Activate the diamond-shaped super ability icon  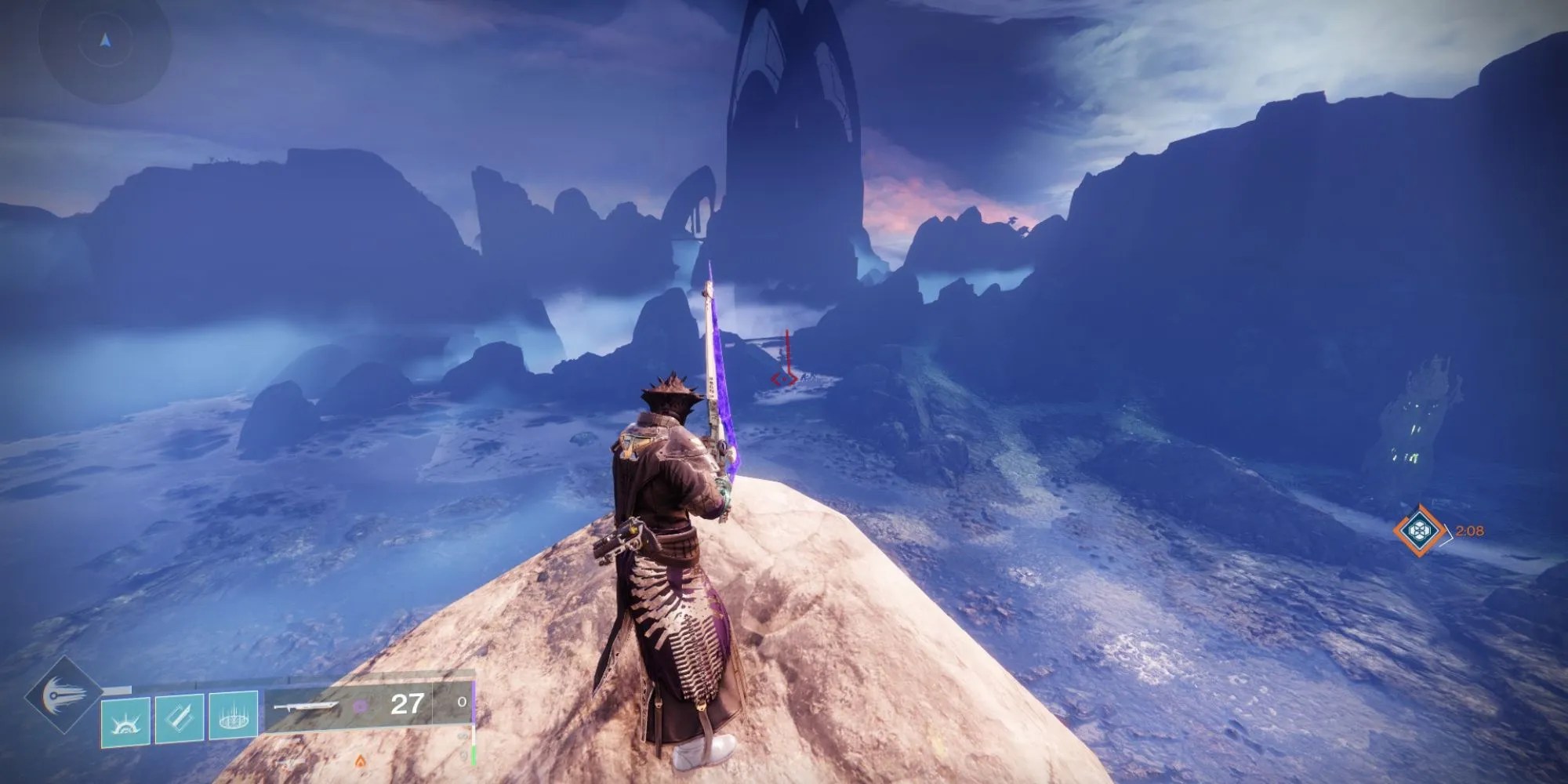(64, 695)
